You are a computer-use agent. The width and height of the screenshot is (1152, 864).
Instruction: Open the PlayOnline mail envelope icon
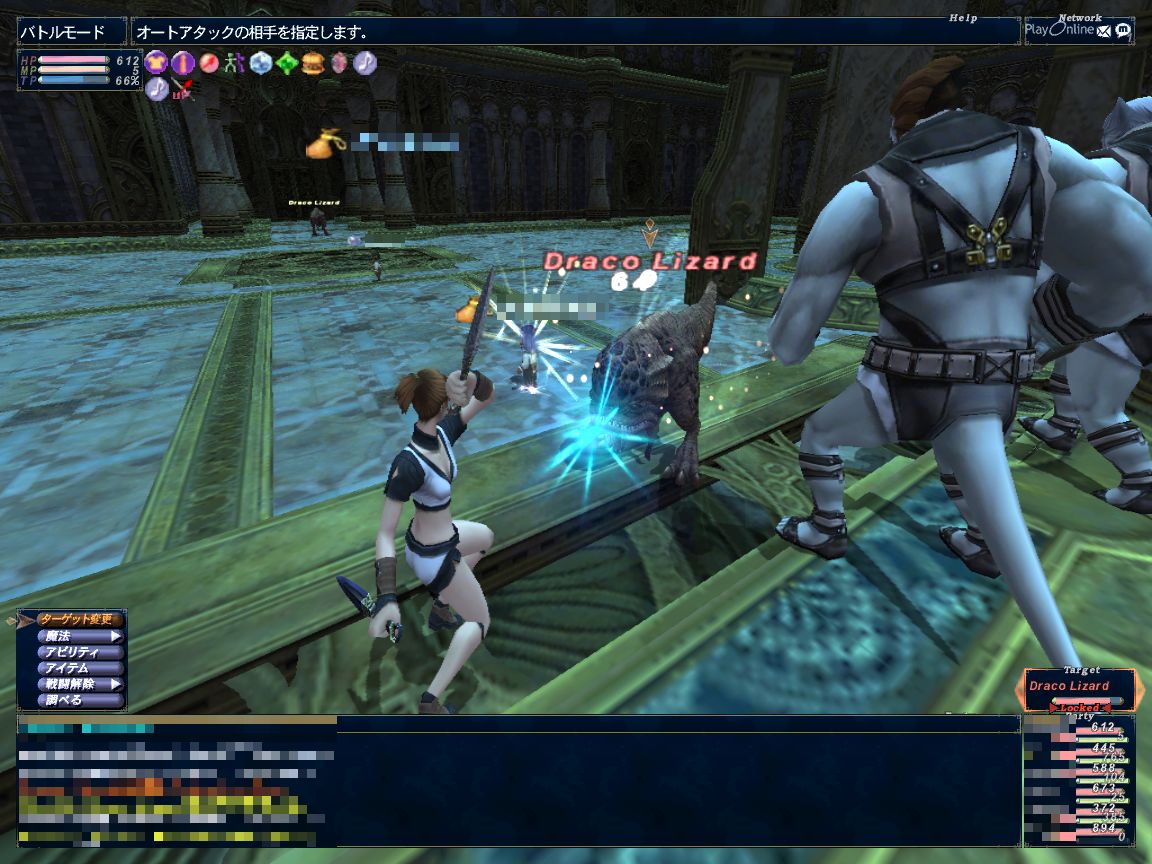pos(1104,30)
